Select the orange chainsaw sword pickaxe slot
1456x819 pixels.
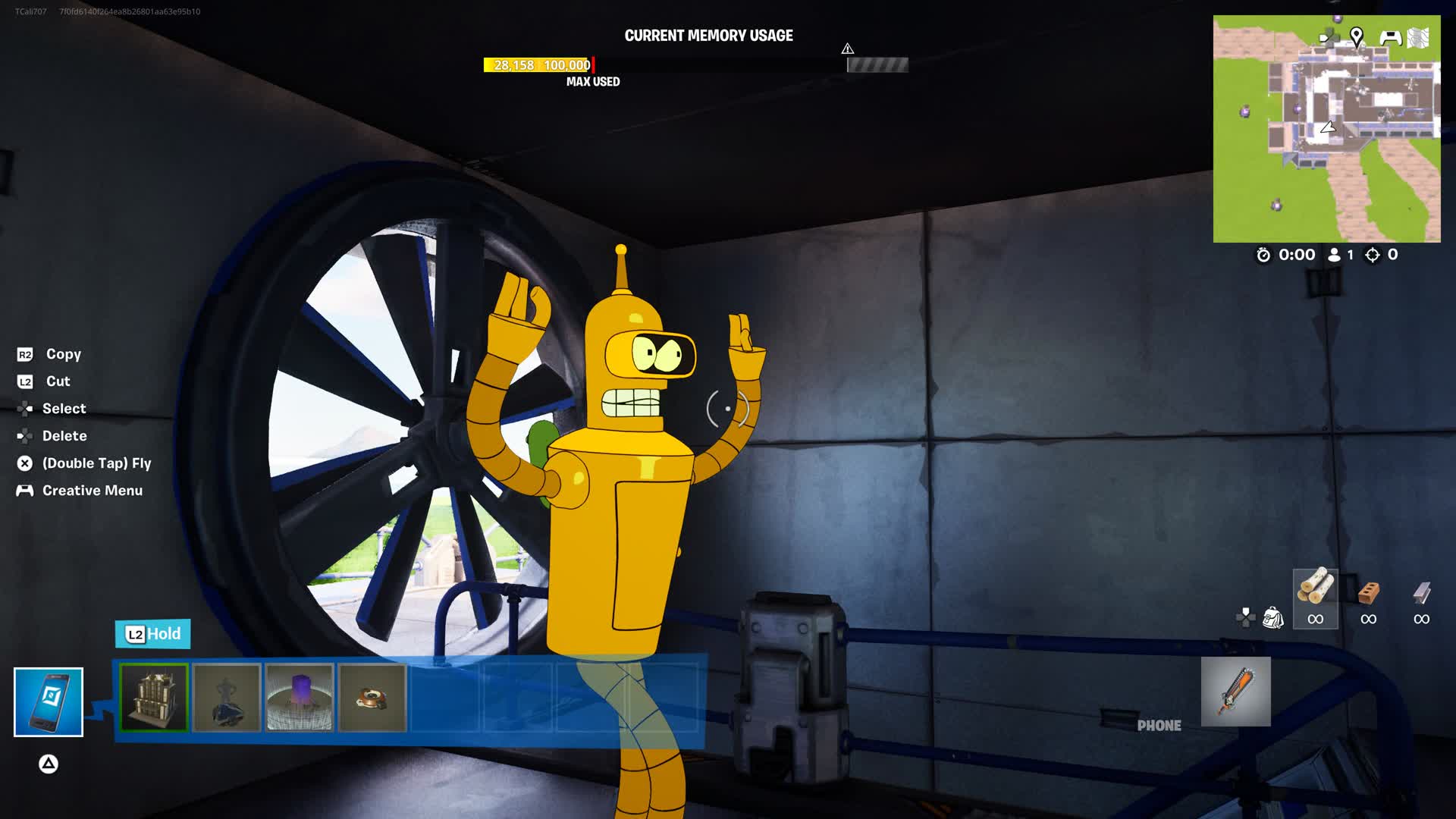click(1235, 691)
